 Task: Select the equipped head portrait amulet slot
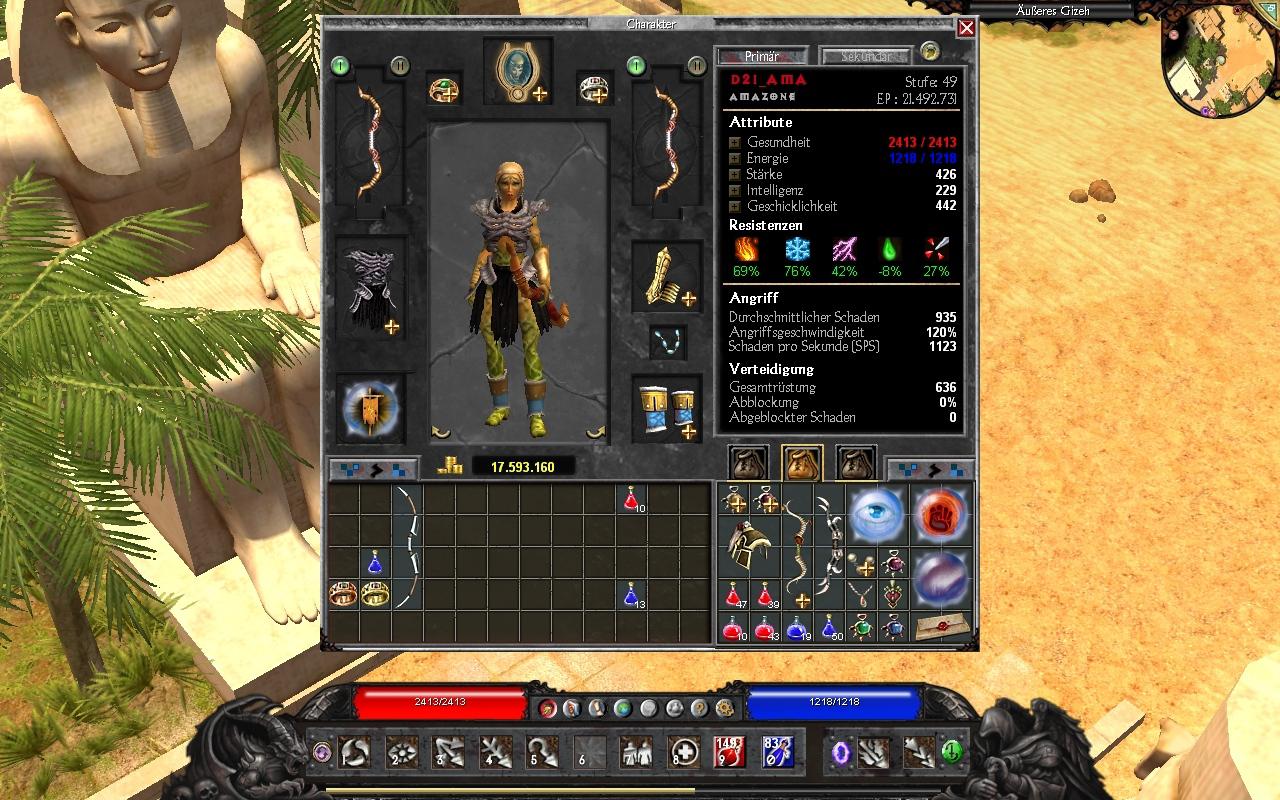tap(518, 71)
